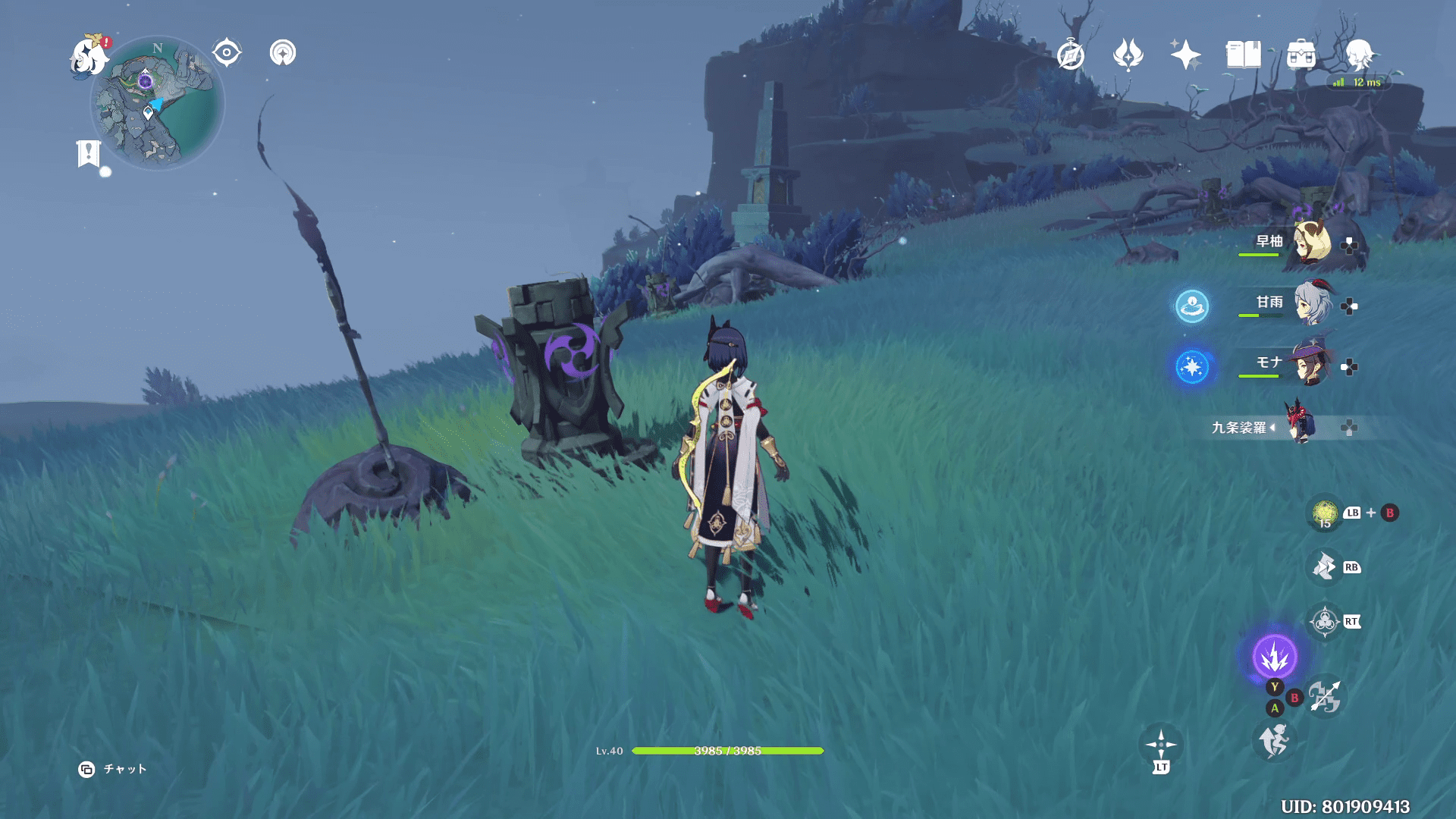Image resolution: width=1456 pixels, height=819 pixels.
Task: Open the circular minimap
Action: click(x=158, y=103)
